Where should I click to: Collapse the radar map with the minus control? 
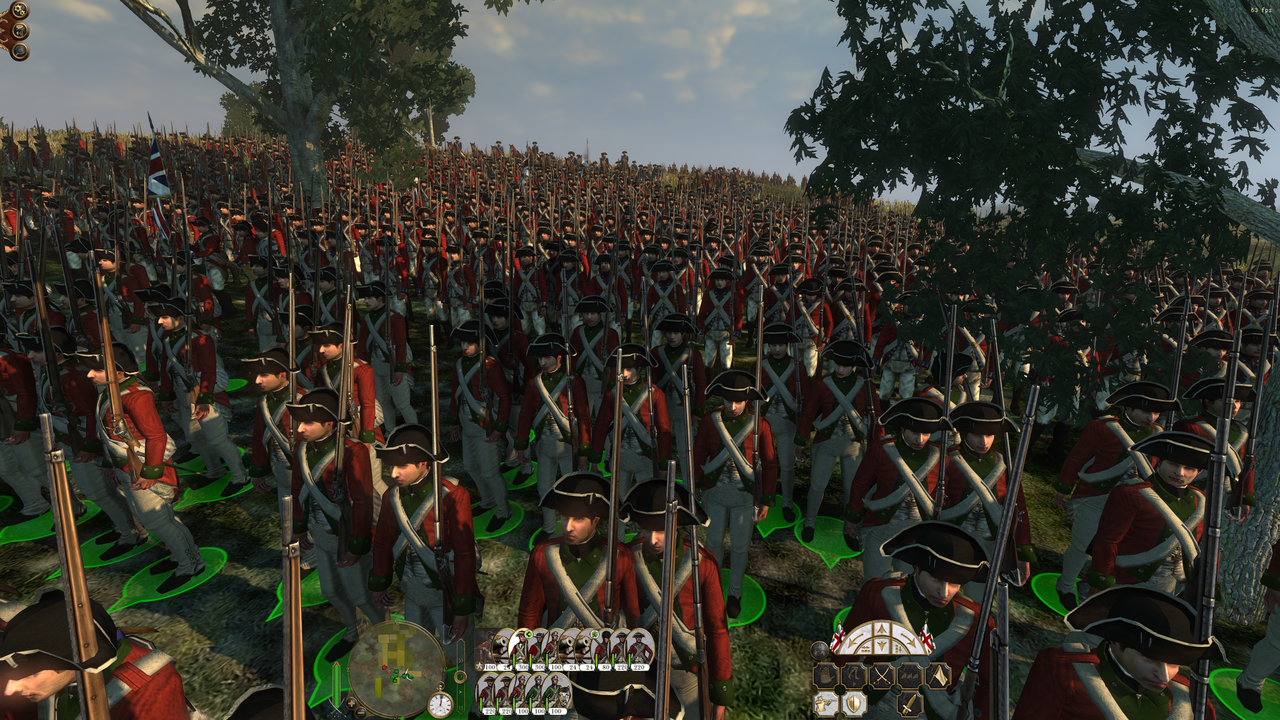click(x=360, y=712)
